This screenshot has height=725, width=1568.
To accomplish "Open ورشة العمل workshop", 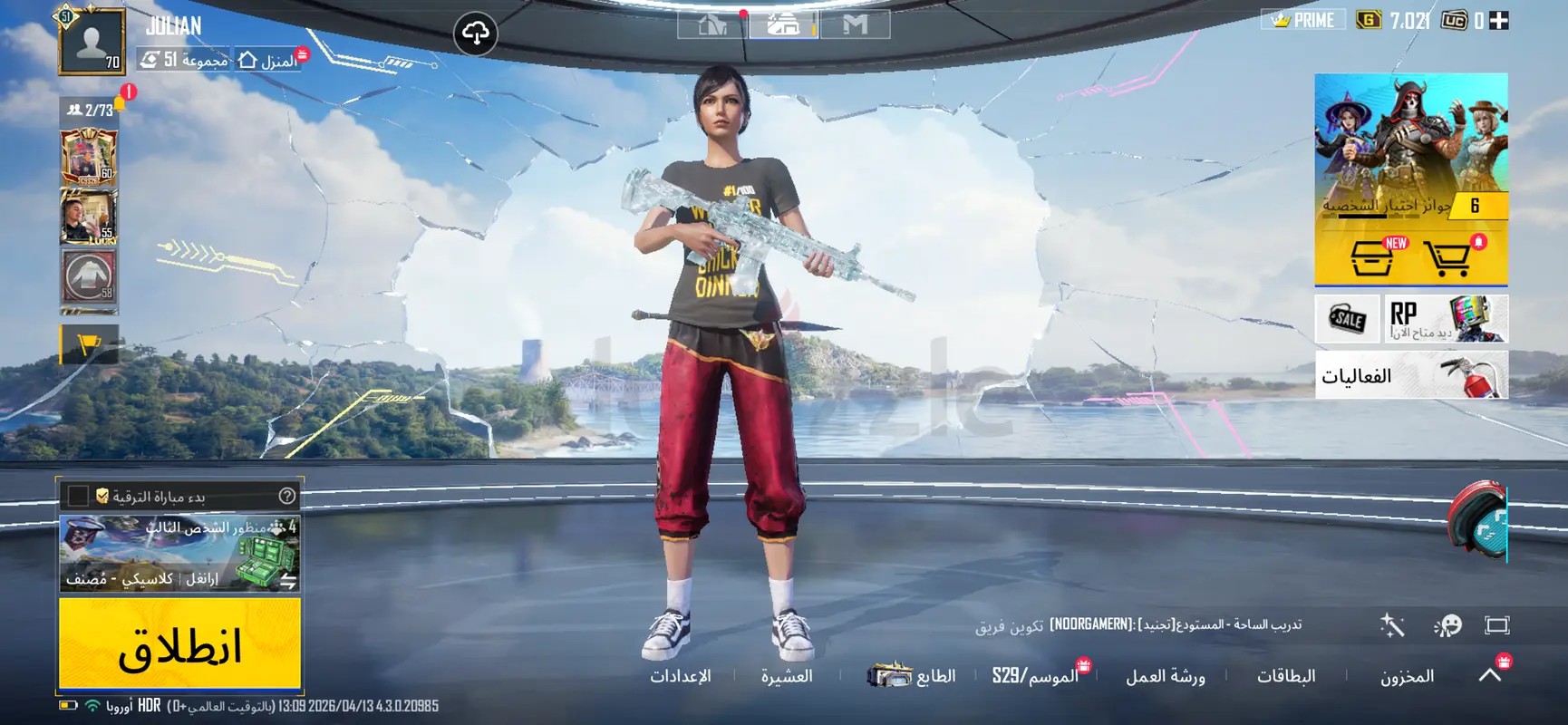I will point(1166,676).
